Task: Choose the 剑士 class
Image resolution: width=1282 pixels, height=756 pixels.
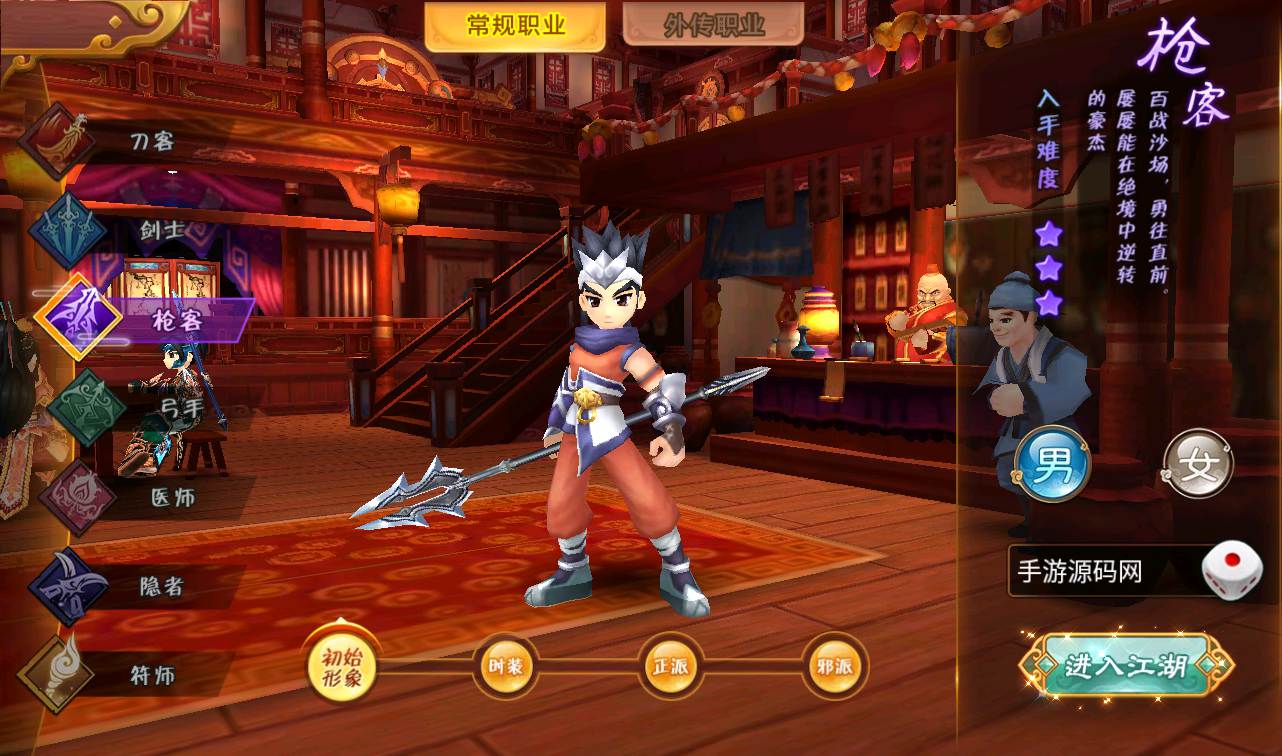Action: pos(160,230)
